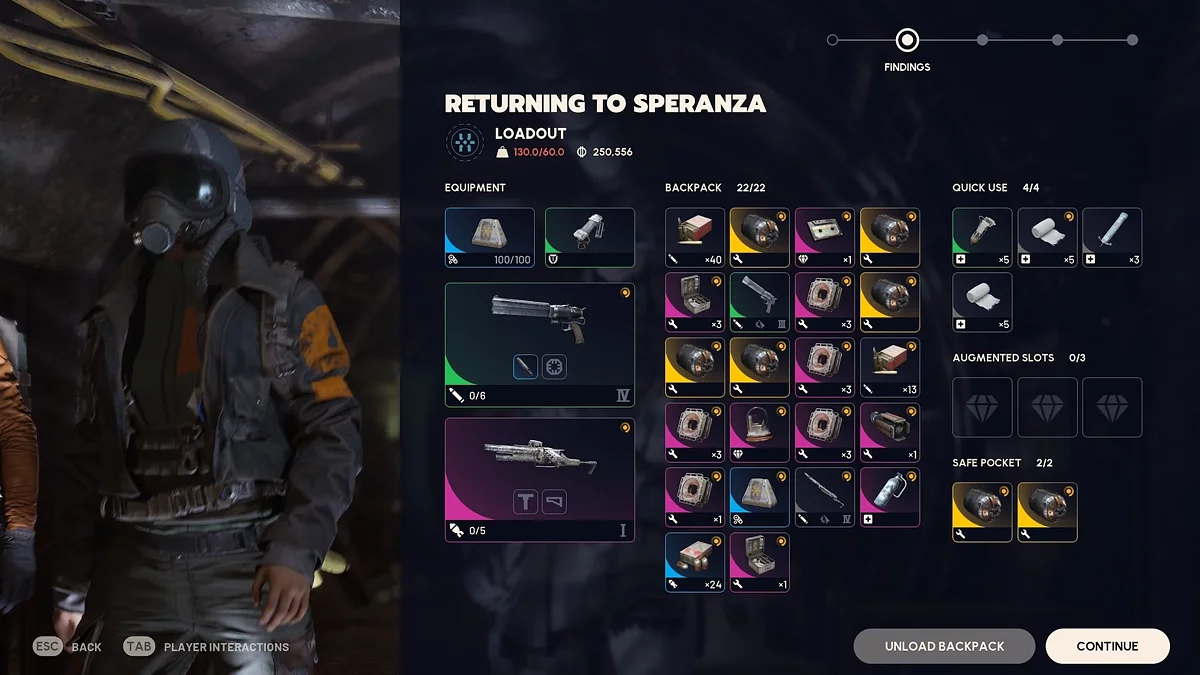The height and width of the screenshot is (675, 1200).
Task: Choose the green quick use item
Action: (982, 237)
